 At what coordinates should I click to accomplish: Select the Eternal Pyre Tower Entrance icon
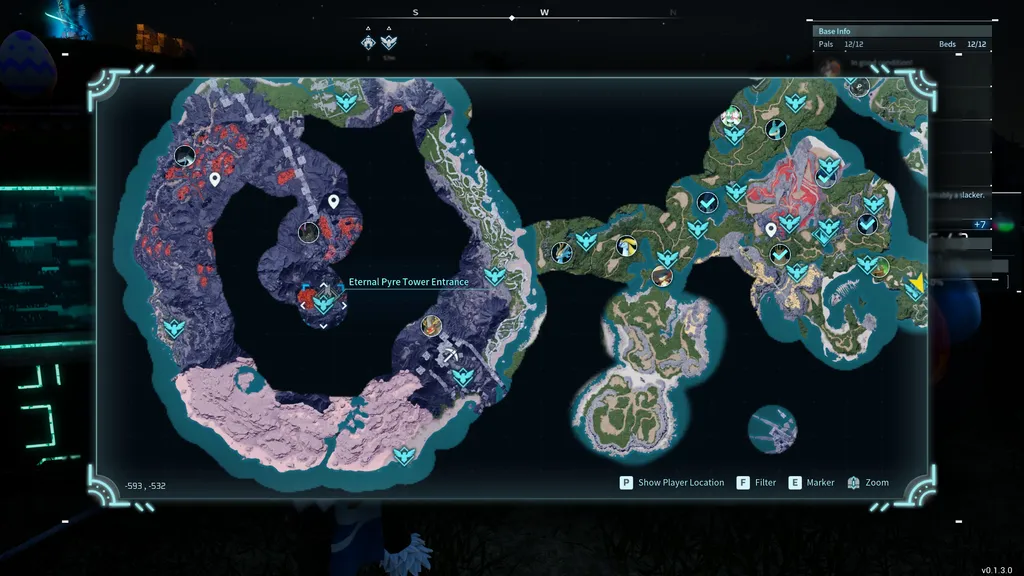[x=324, y=300]
